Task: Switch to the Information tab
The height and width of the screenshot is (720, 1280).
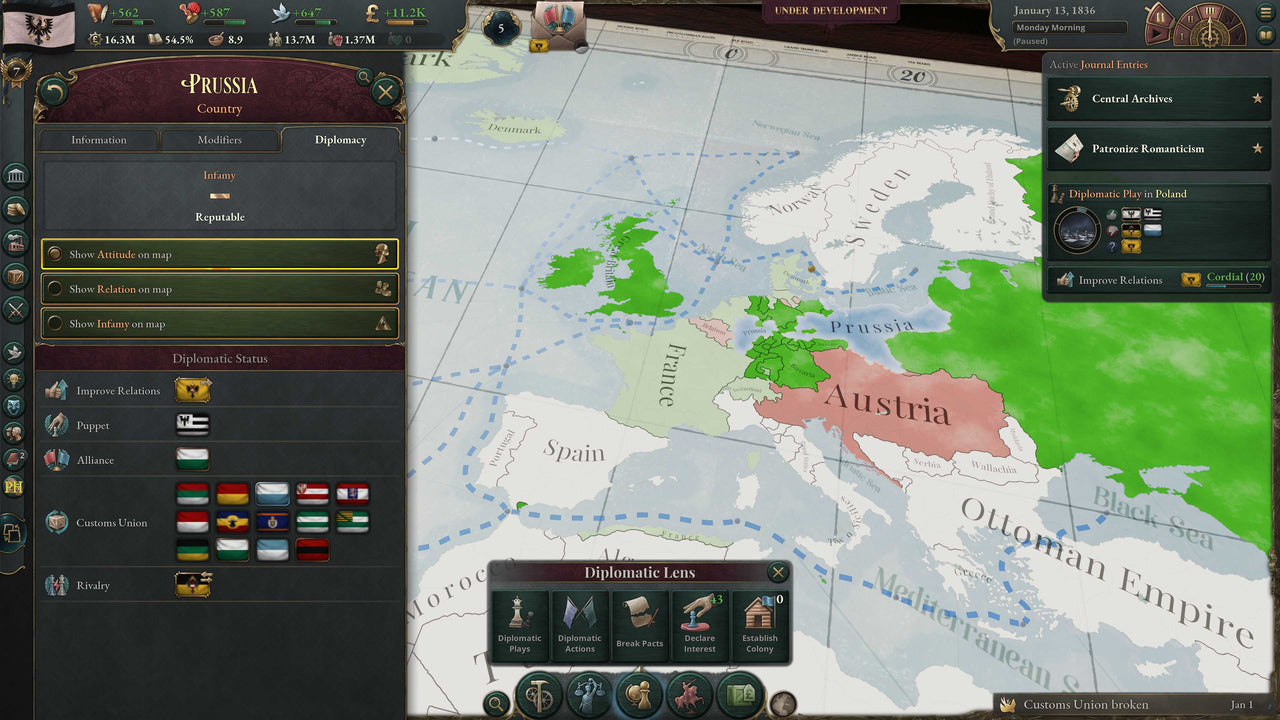Action: tap(97, 140)
